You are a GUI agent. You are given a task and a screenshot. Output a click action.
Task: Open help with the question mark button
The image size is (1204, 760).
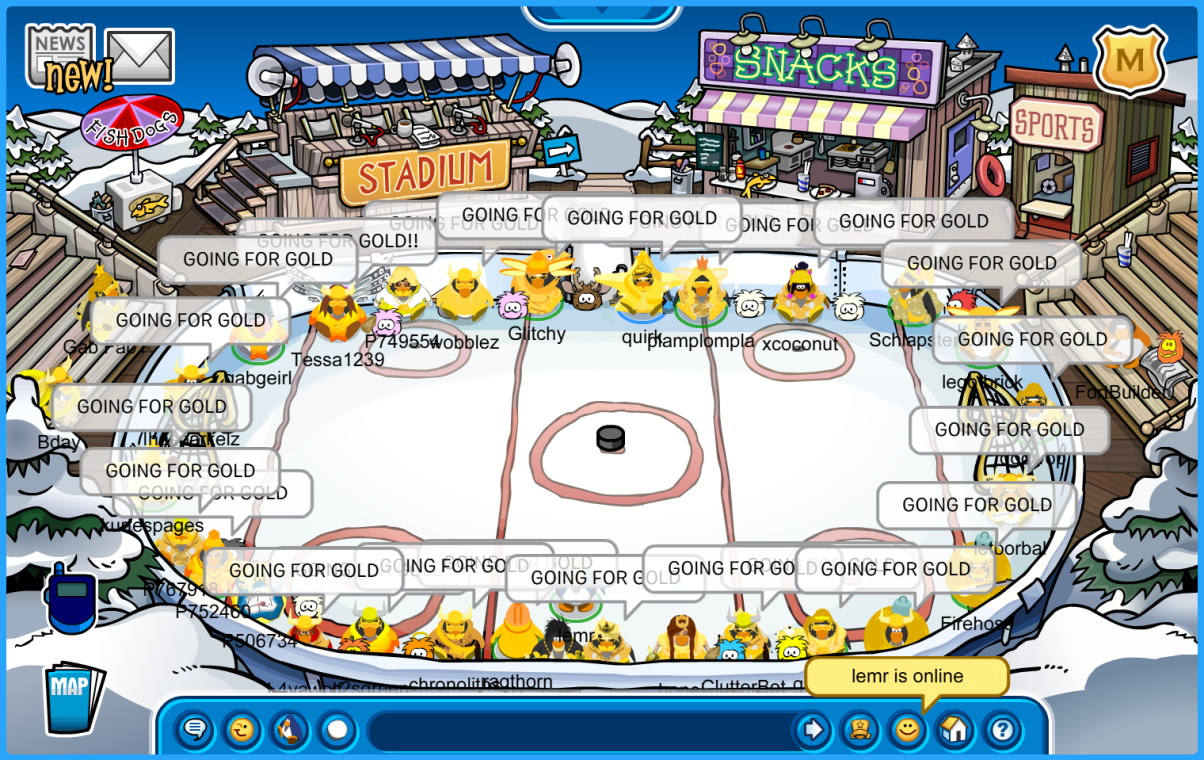pyautogui.click(x=1003, y=730)
